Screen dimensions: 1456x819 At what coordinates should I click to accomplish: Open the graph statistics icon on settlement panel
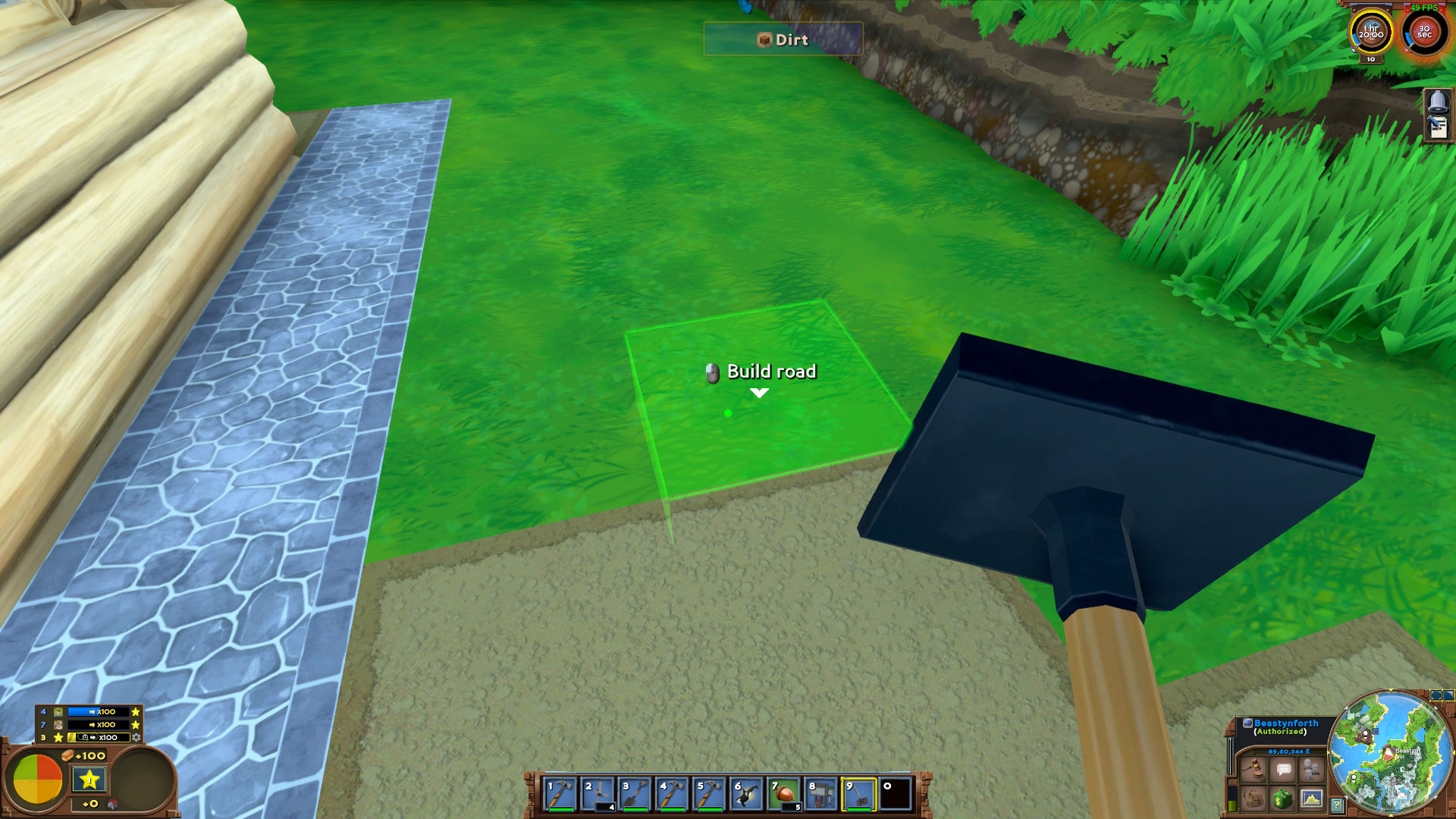[1312, 800]
